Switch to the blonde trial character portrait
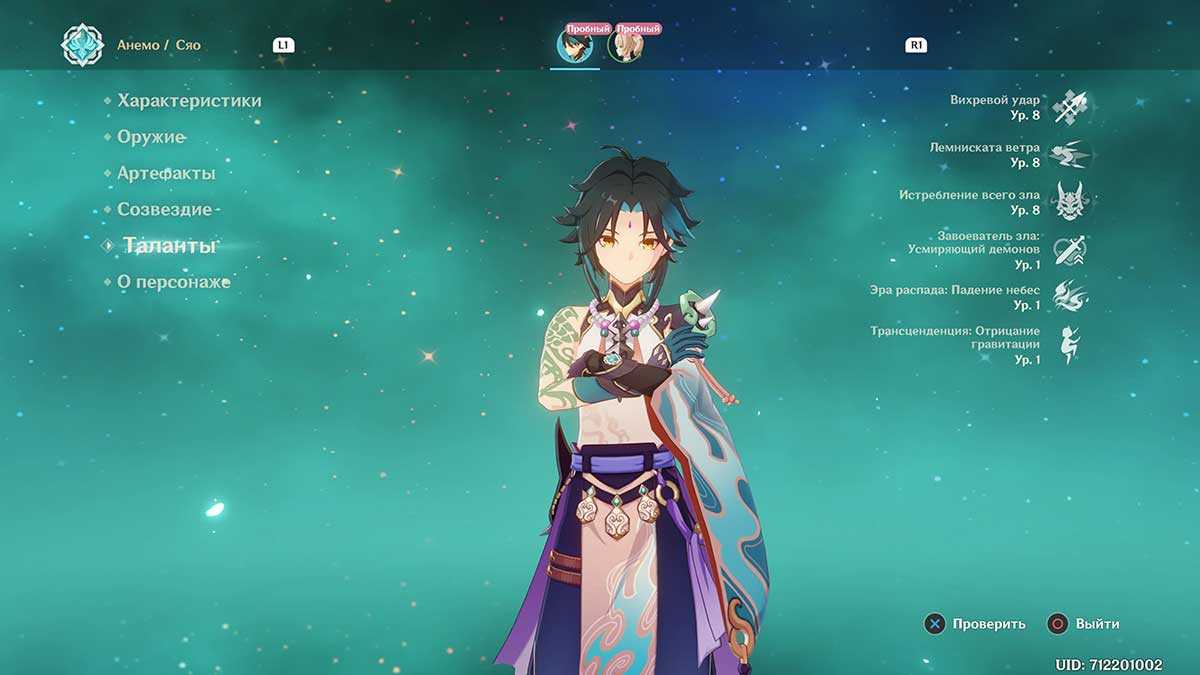This screenshot has width=1200, height=675. click(x=626, y=46)
